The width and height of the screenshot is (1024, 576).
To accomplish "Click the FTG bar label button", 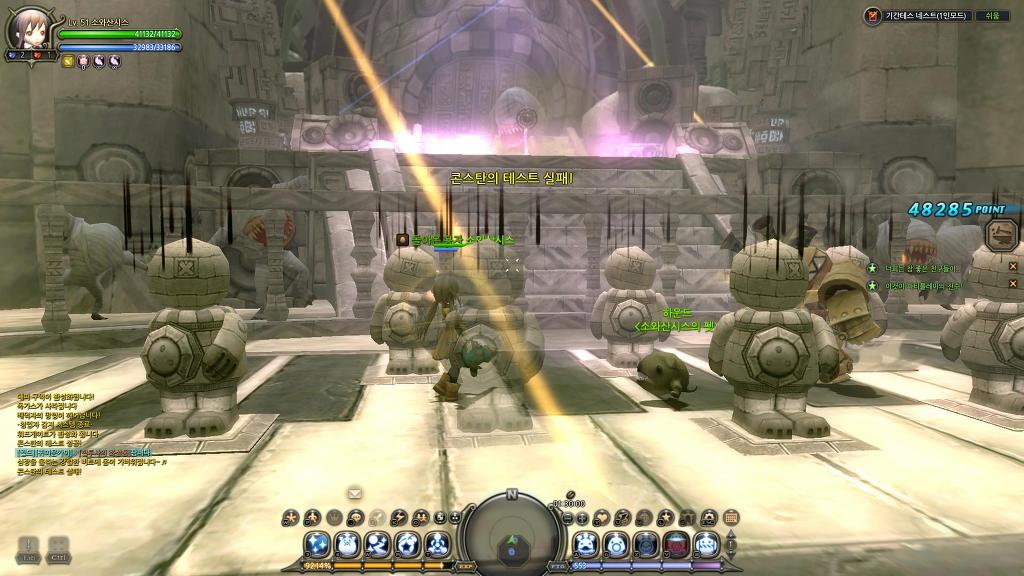I will coord(557,566).
